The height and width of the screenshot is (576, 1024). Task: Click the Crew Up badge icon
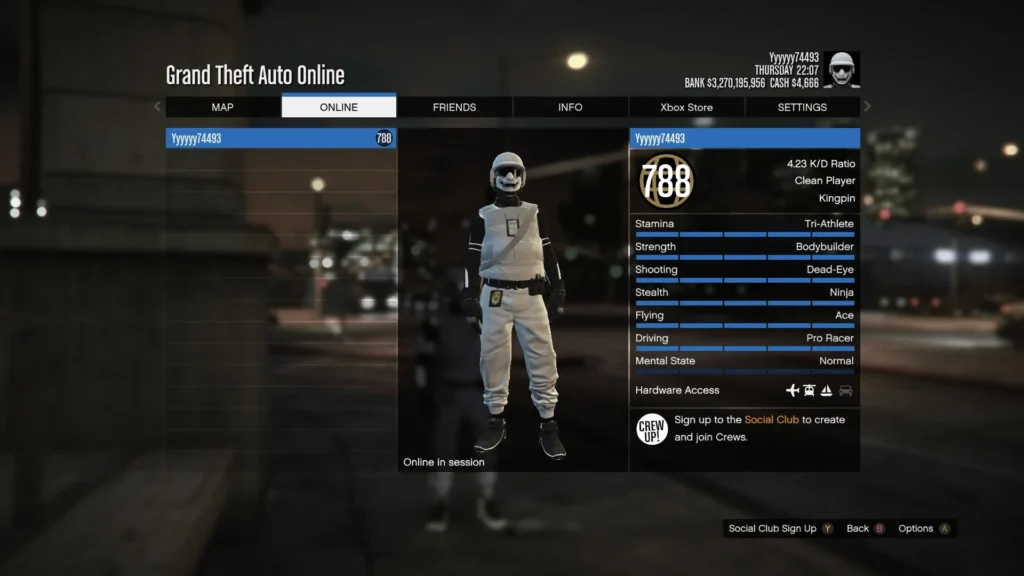(651, 429)
